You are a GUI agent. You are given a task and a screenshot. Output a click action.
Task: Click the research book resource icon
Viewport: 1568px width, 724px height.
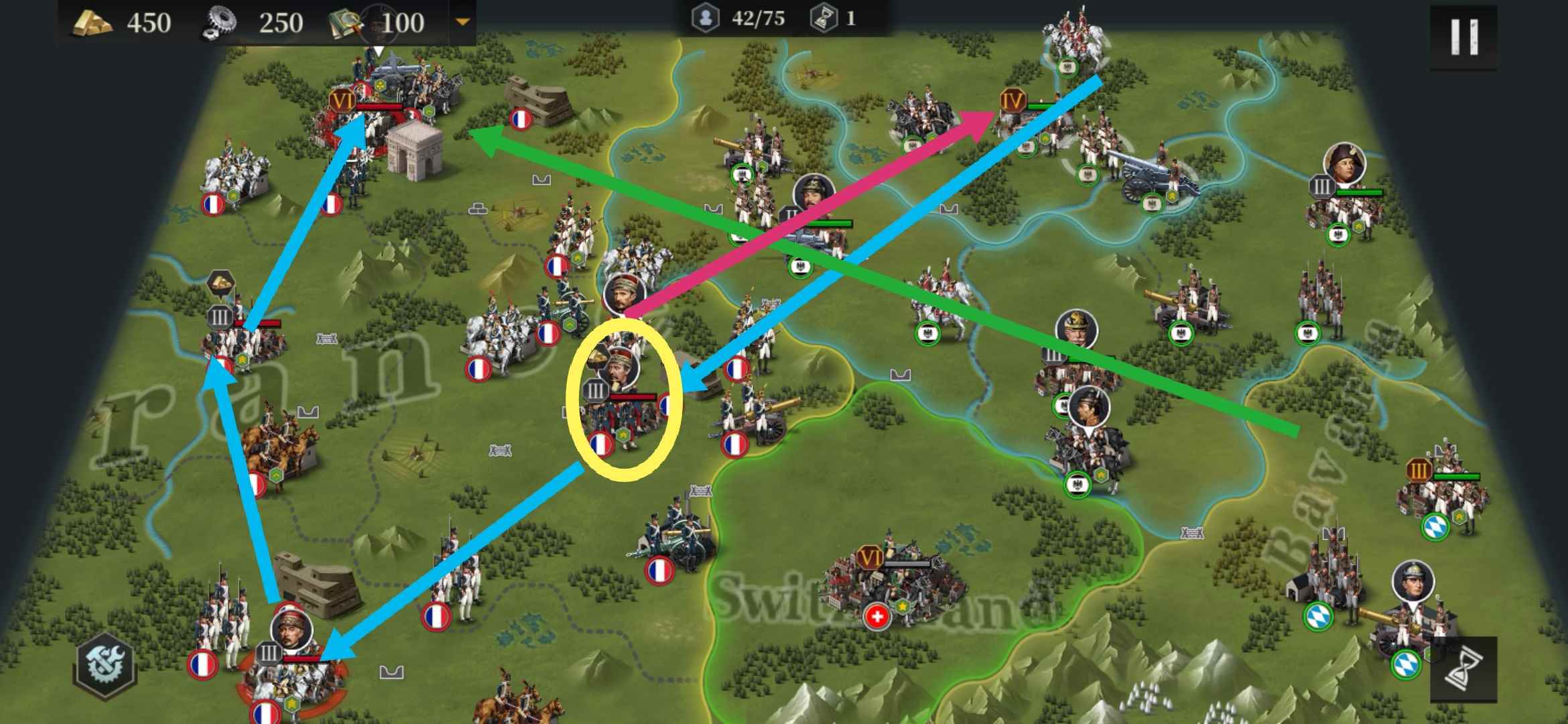[x=345, y=21]
